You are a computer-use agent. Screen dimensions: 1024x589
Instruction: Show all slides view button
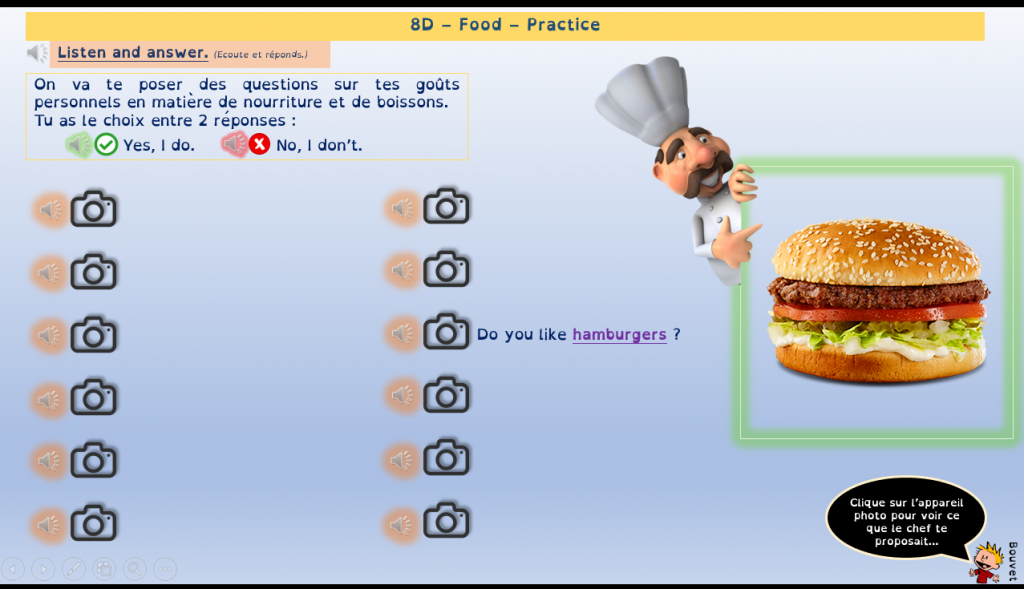click(104, 569)
